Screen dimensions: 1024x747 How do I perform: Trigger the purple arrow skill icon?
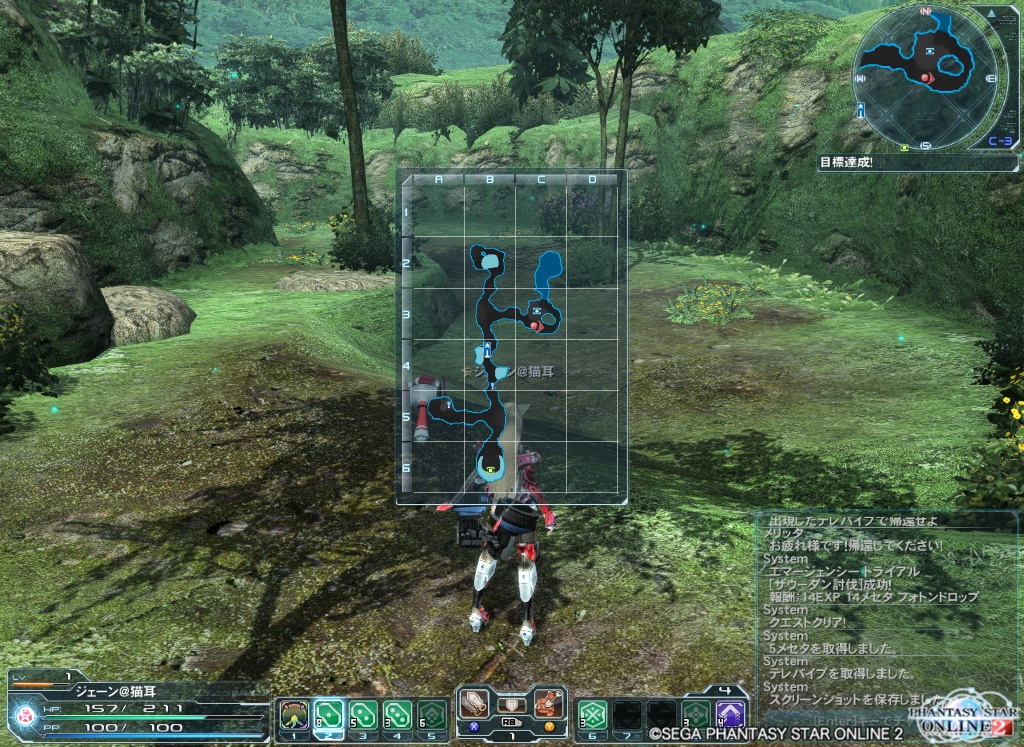pos(731,715)
